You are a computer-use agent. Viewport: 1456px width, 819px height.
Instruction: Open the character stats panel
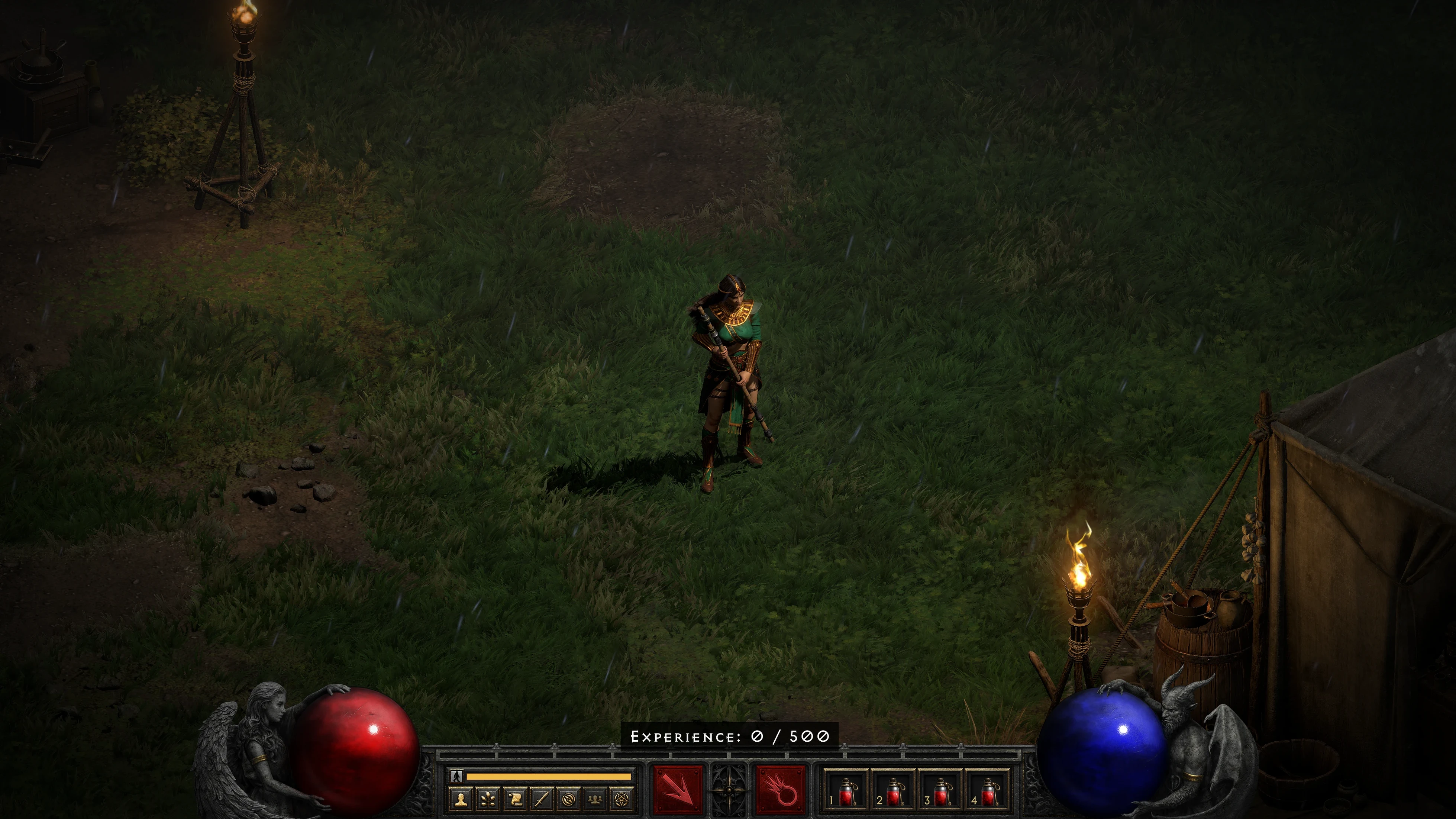461,799
